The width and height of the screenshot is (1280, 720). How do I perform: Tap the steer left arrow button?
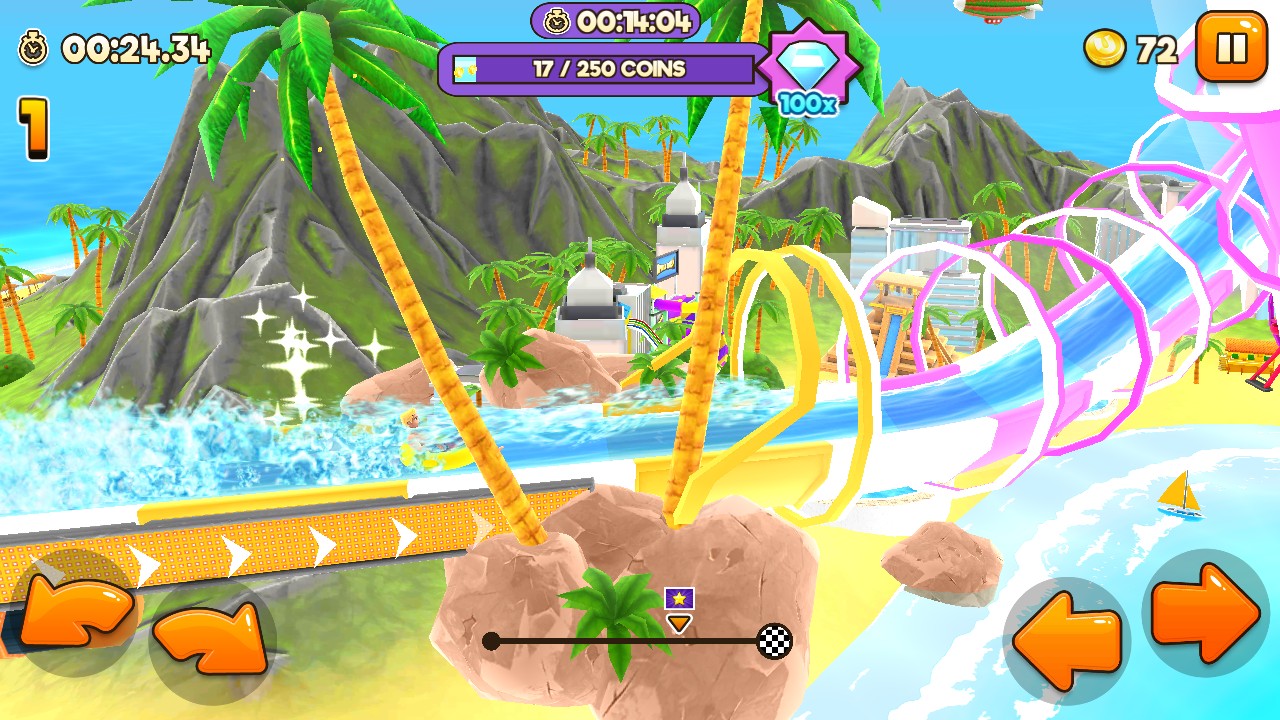tap(1066, 640)
